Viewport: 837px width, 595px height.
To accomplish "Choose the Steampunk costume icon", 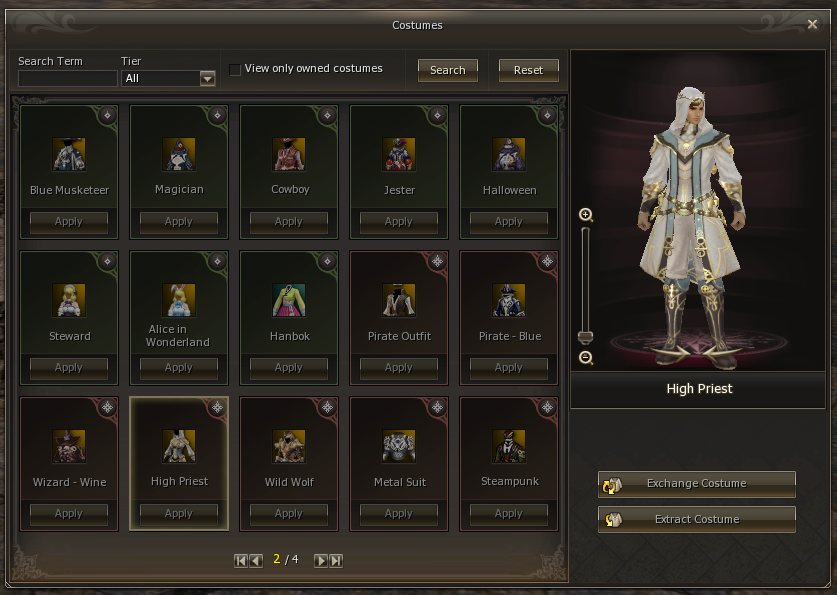I will coord(509,446).
